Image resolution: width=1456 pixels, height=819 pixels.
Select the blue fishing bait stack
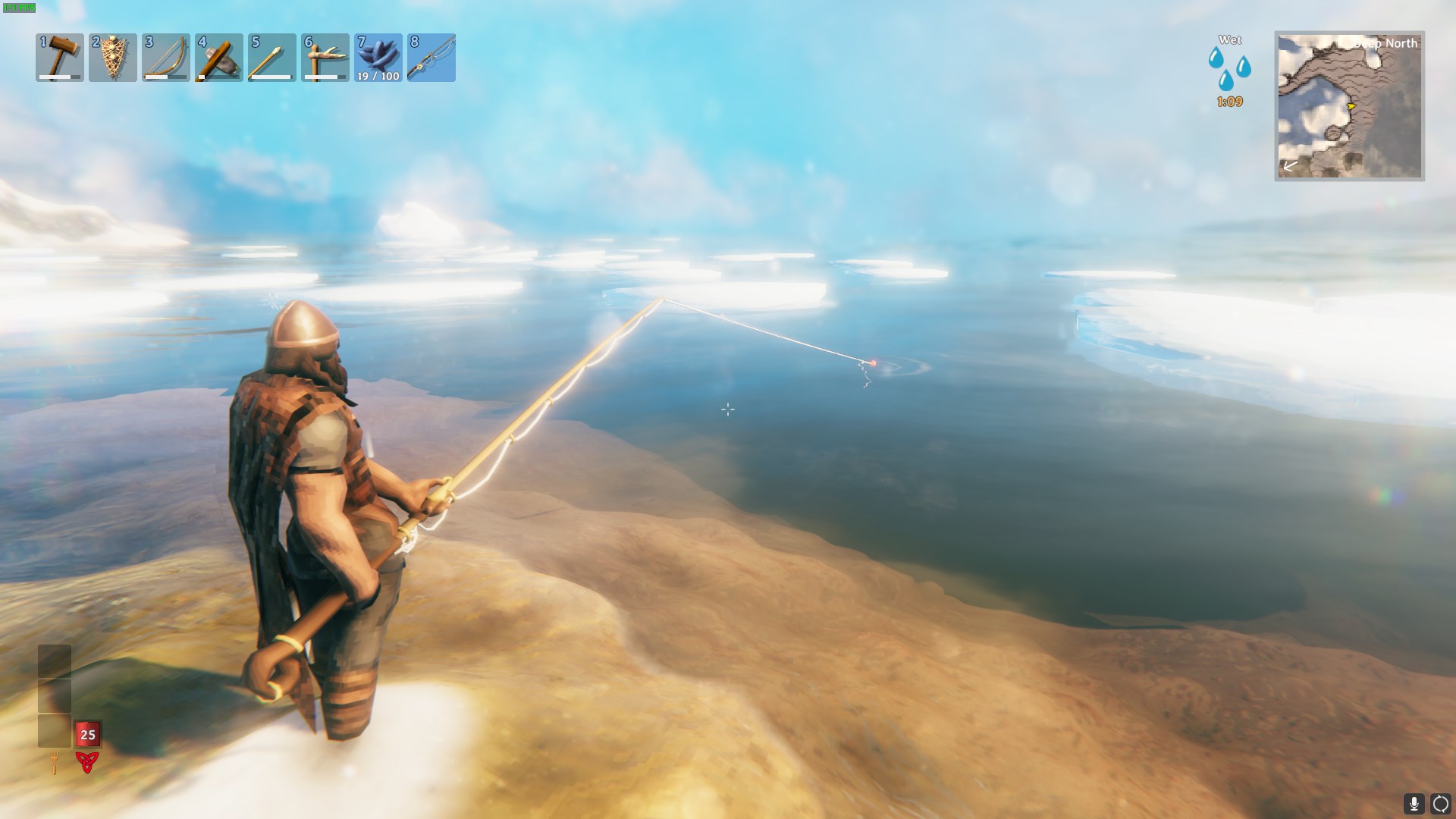(378, 58)
